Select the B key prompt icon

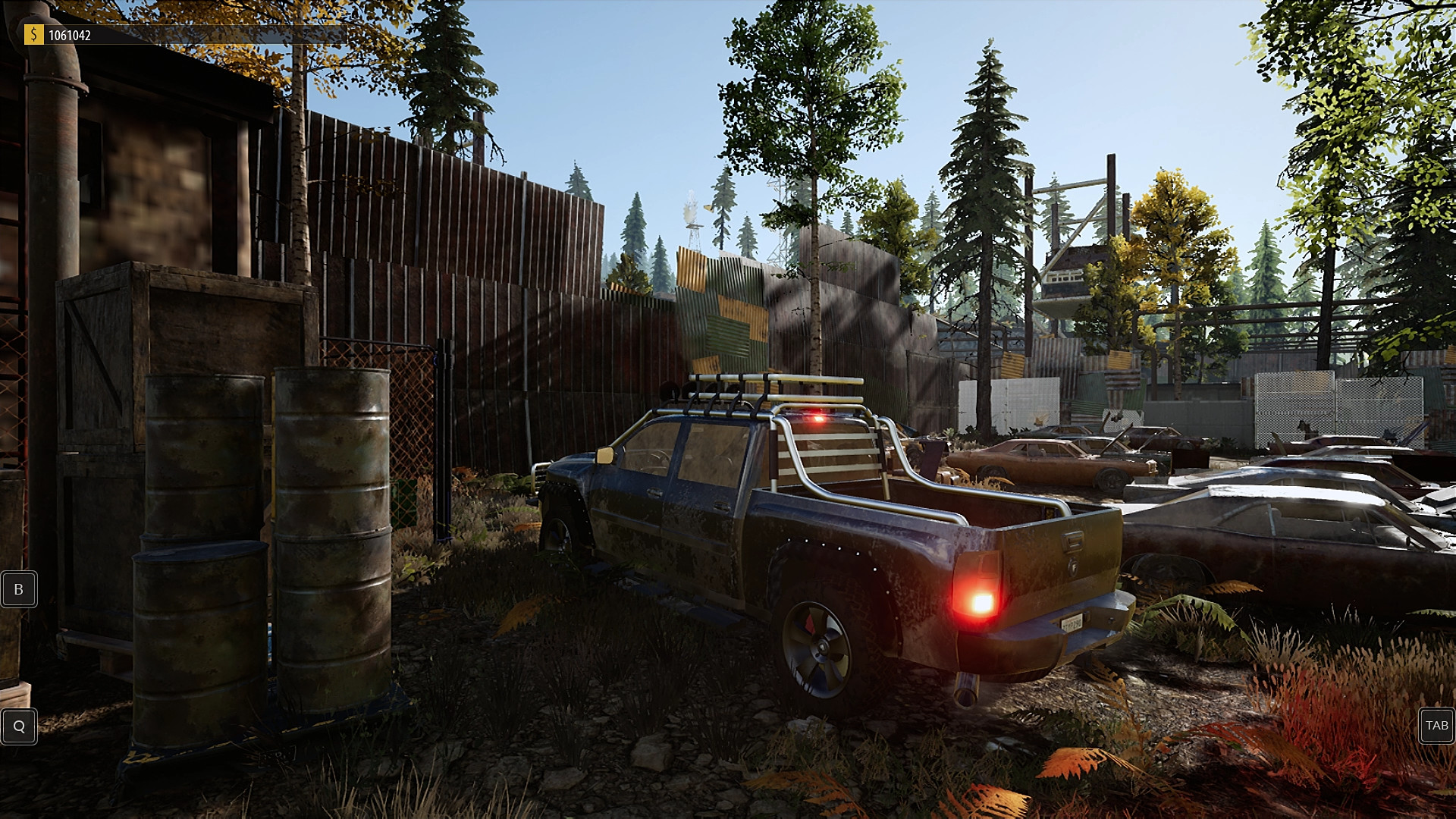click(x=19, y=588)
